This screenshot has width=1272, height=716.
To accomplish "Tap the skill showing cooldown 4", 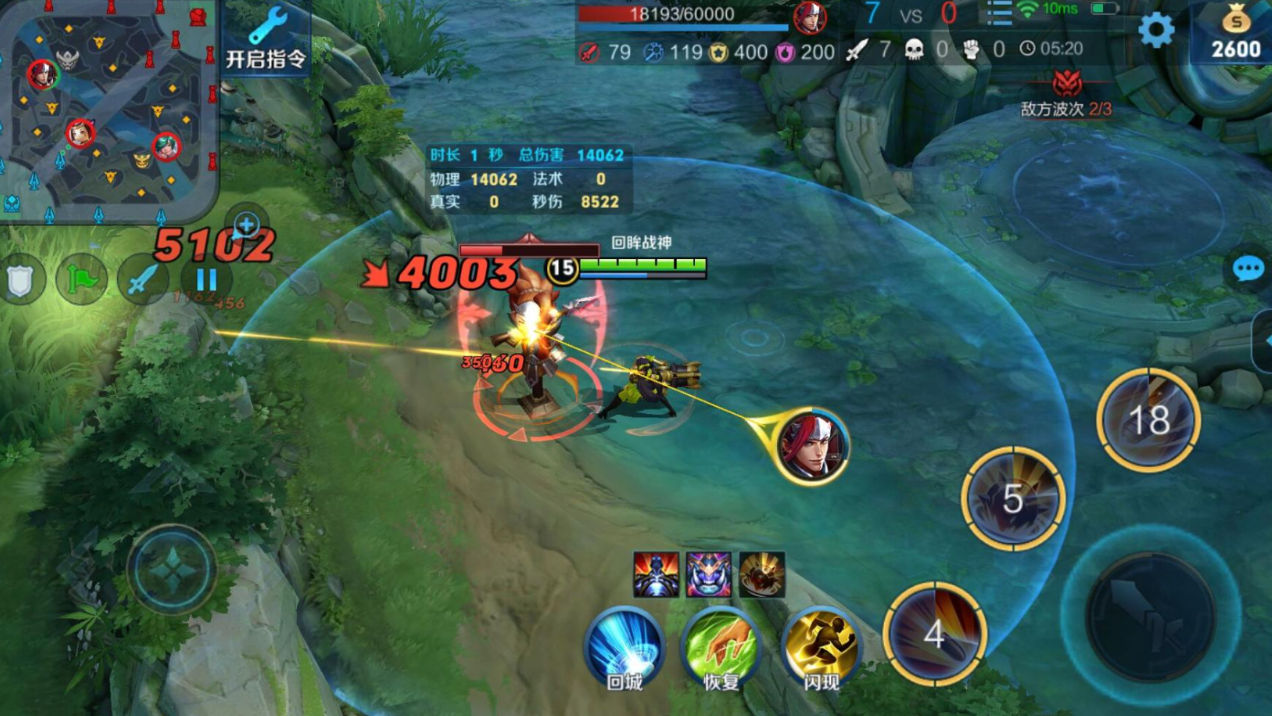I will 934,634.
